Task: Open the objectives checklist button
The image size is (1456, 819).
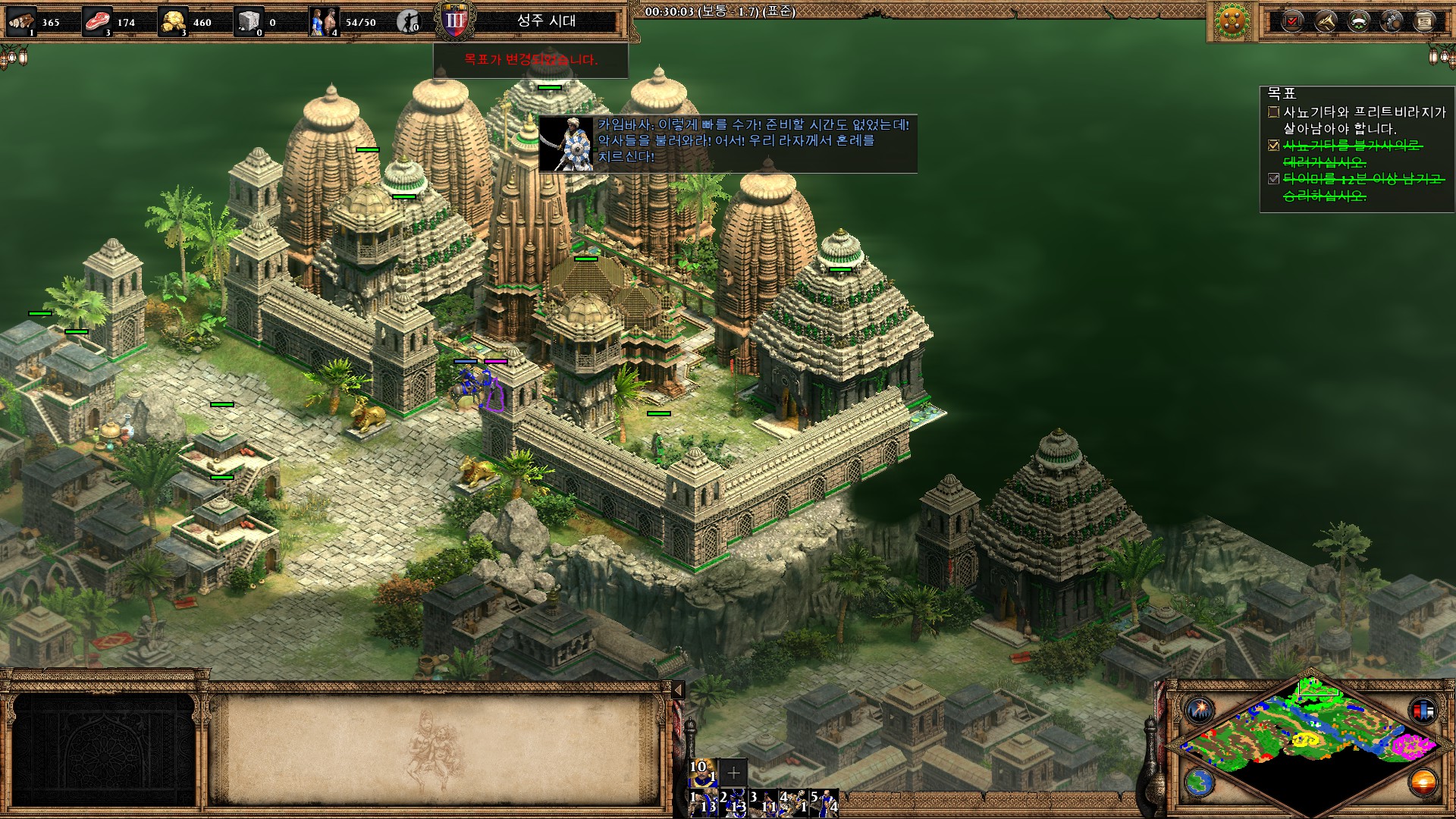Action: tap(1293, 21)
